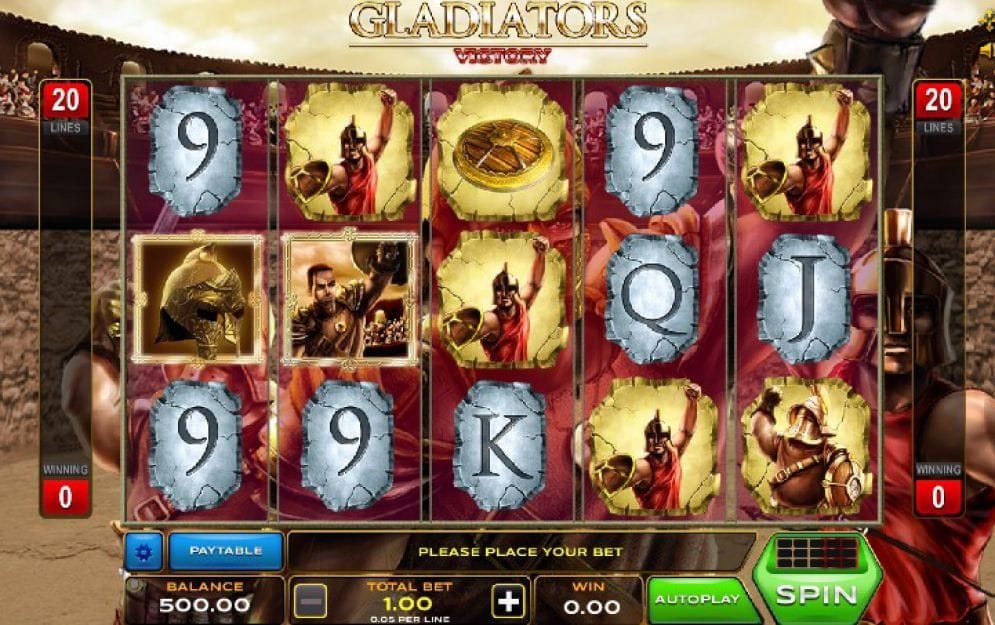Start Autoplay mode

[x=697, y=599]
